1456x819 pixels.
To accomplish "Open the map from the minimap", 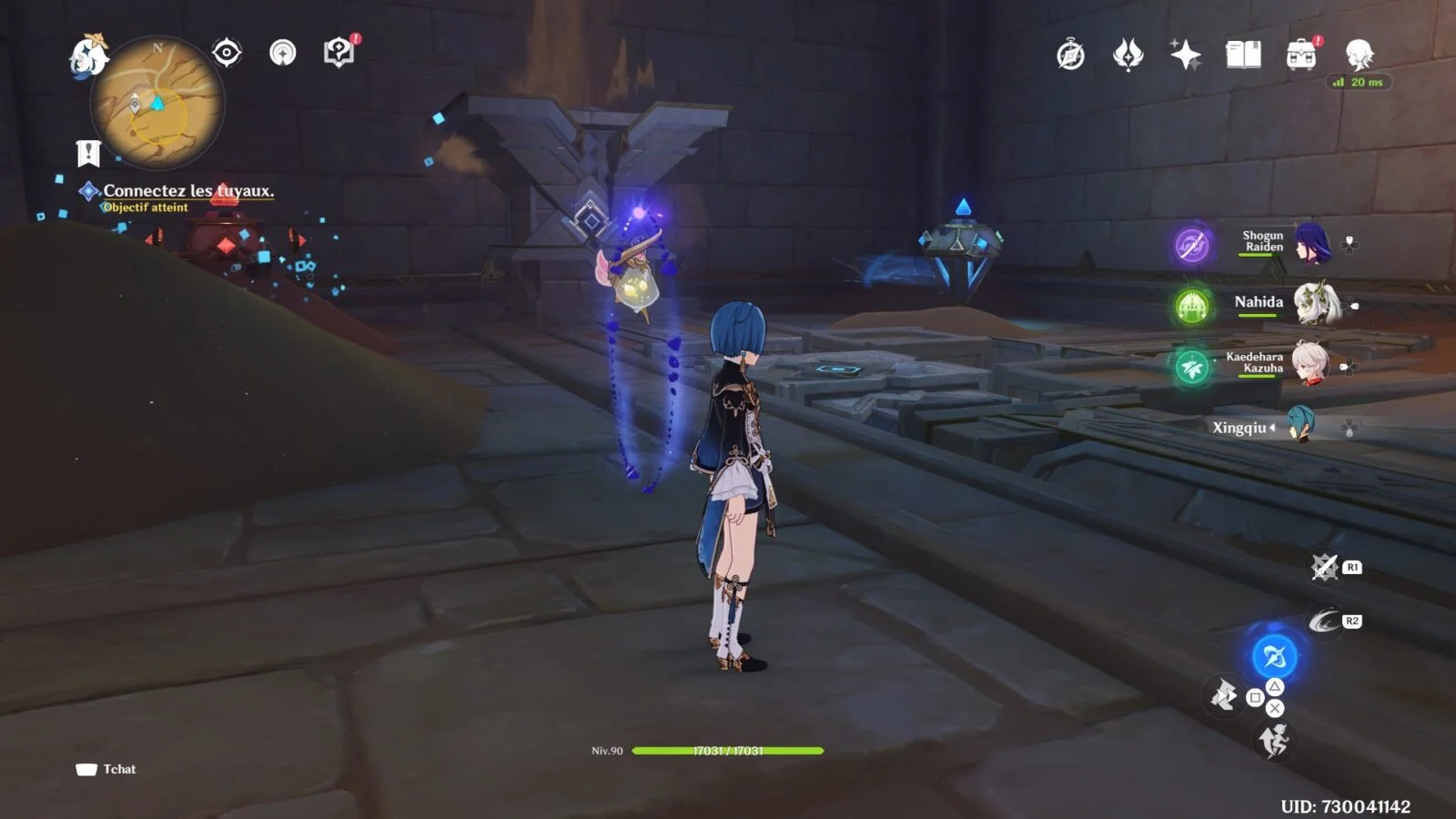I will tap(157, 104).
